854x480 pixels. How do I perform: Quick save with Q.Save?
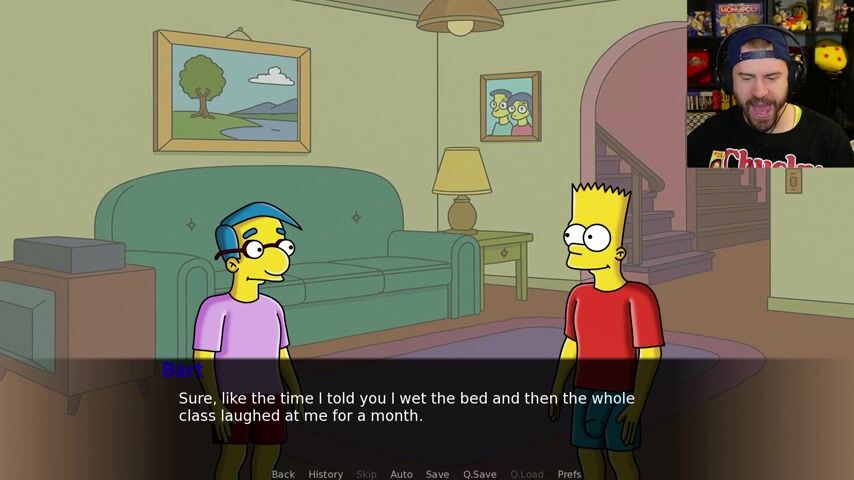point(480,474)
